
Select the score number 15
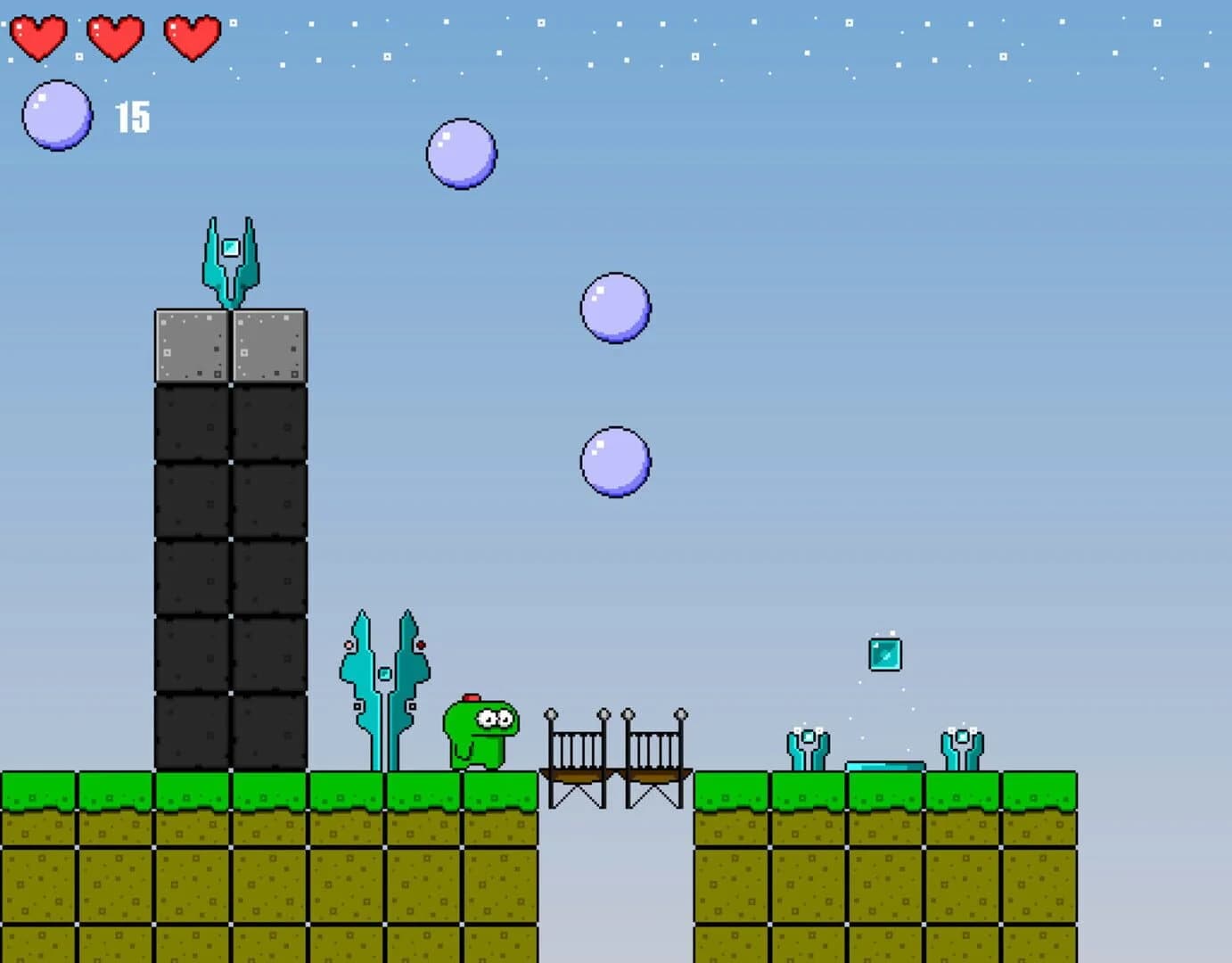[x=132, y=116]
